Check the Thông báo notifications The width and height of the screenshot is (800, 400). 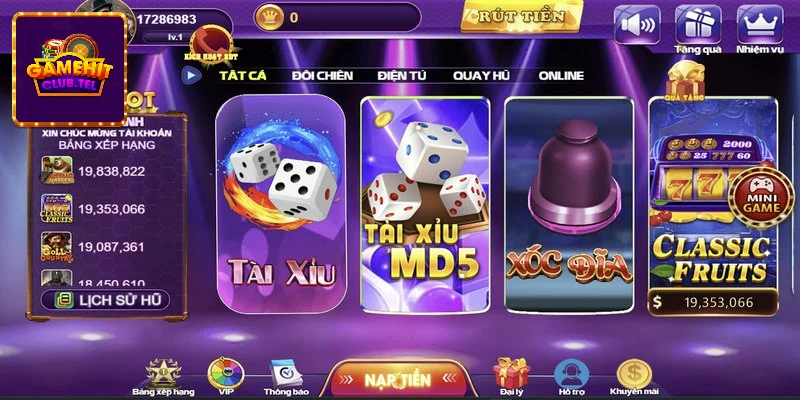click(x=286, y=377)
